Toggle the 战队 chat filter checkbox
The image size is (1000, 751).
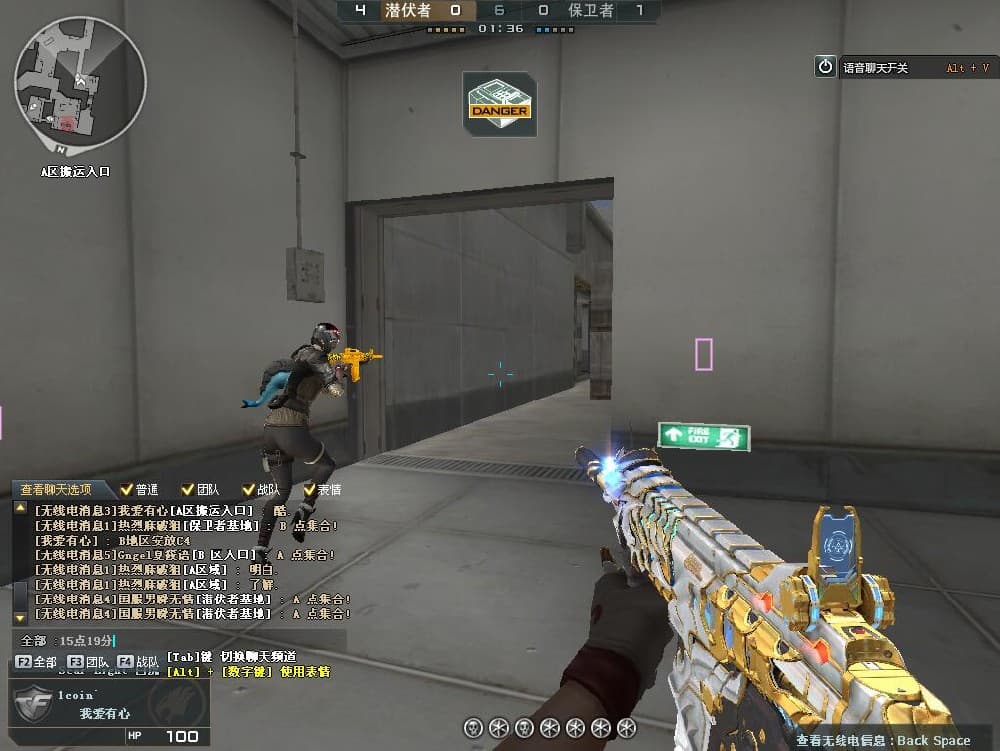tap(248, 489)
